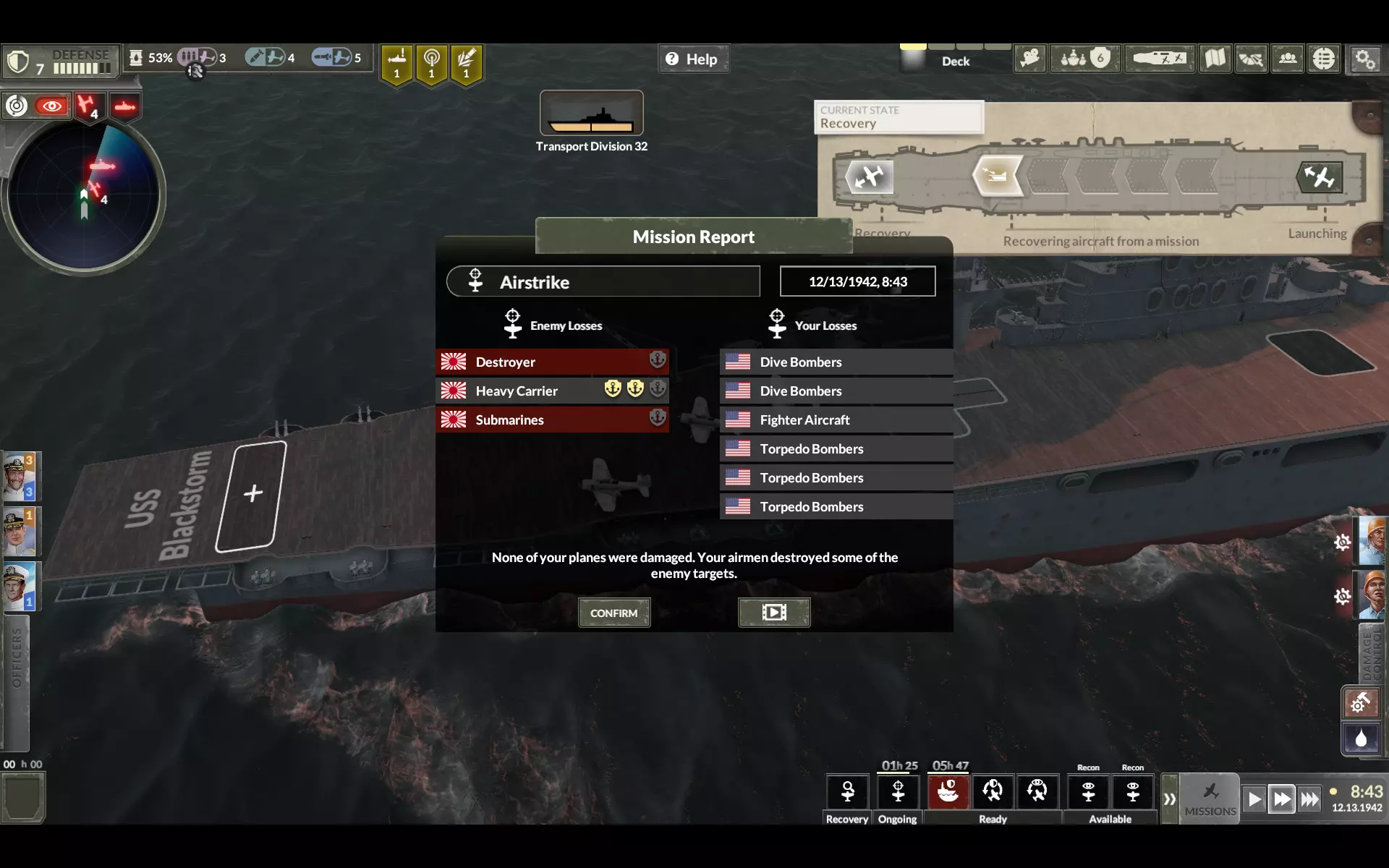This screenshot has height=868, width=1389.
Task: Set time to double fast-forward speed
Action: [1281, 799]
